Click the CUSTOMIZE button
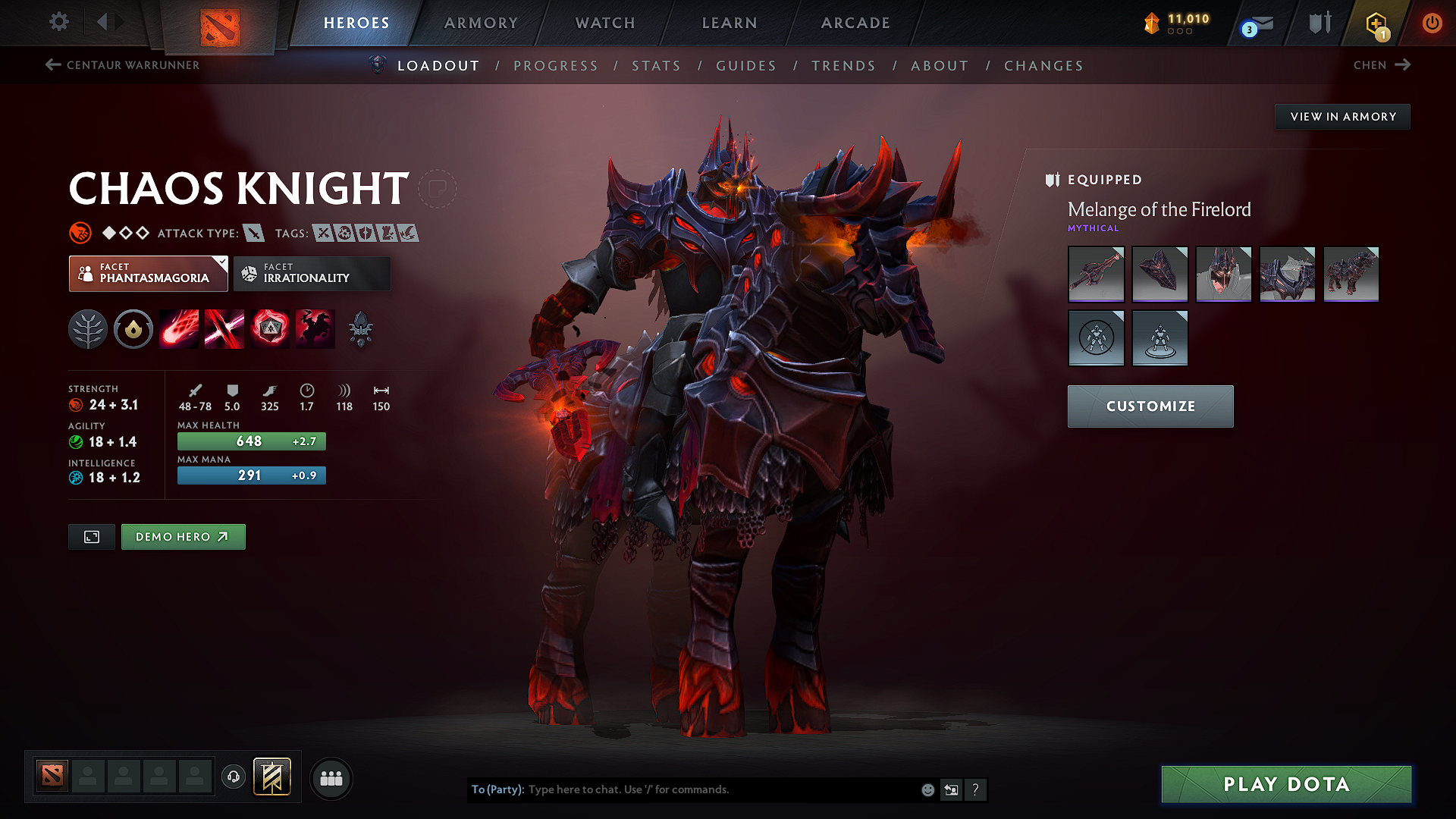Screen dimensions: 1456x819 (x=1150, y=406)
